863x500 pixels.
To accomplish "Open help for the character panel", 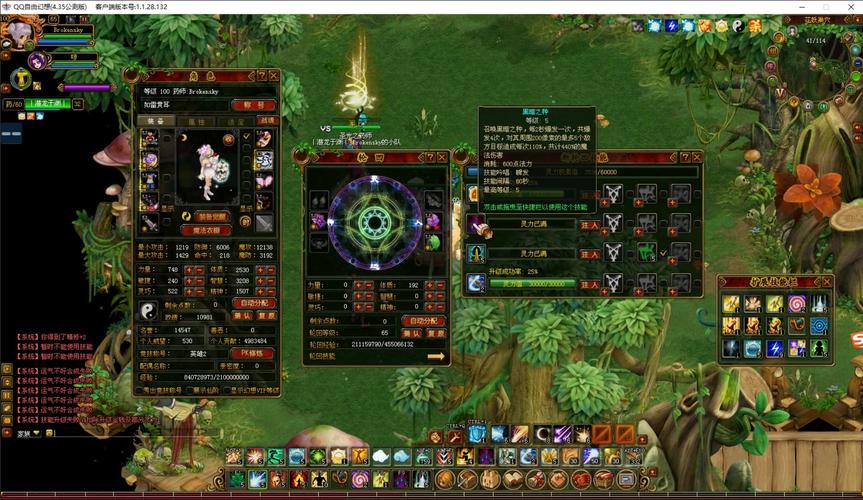I will tap(262, 75).
